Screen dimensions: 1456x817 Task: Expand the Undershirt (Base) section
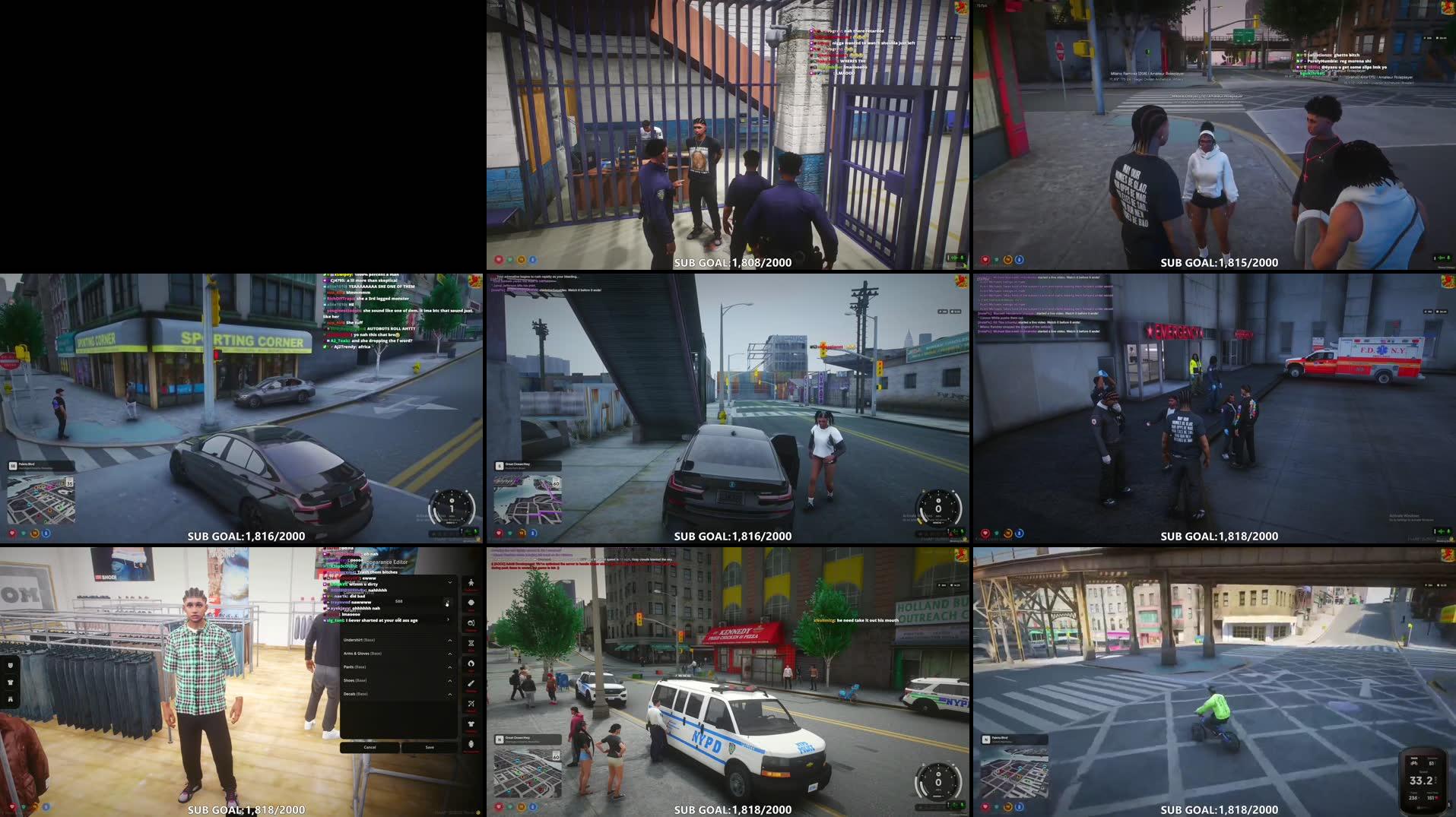449,640
